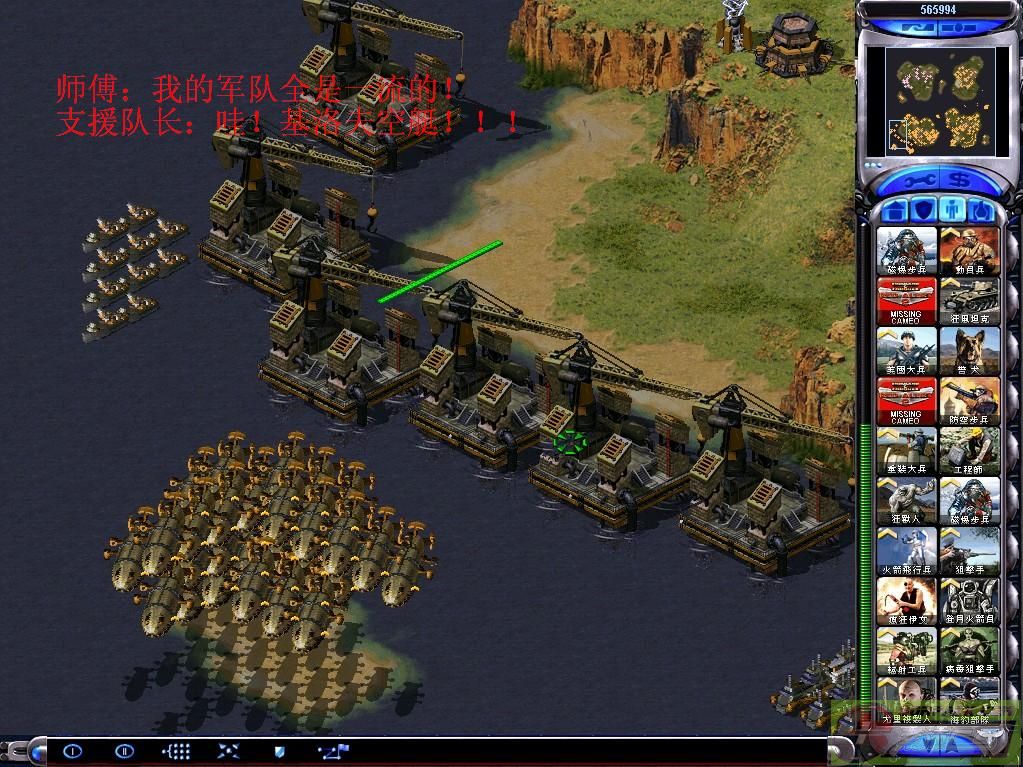Build the 狂風坦克 unit
Viewport: 1023px width, 767px height.
tap(969, 301)
